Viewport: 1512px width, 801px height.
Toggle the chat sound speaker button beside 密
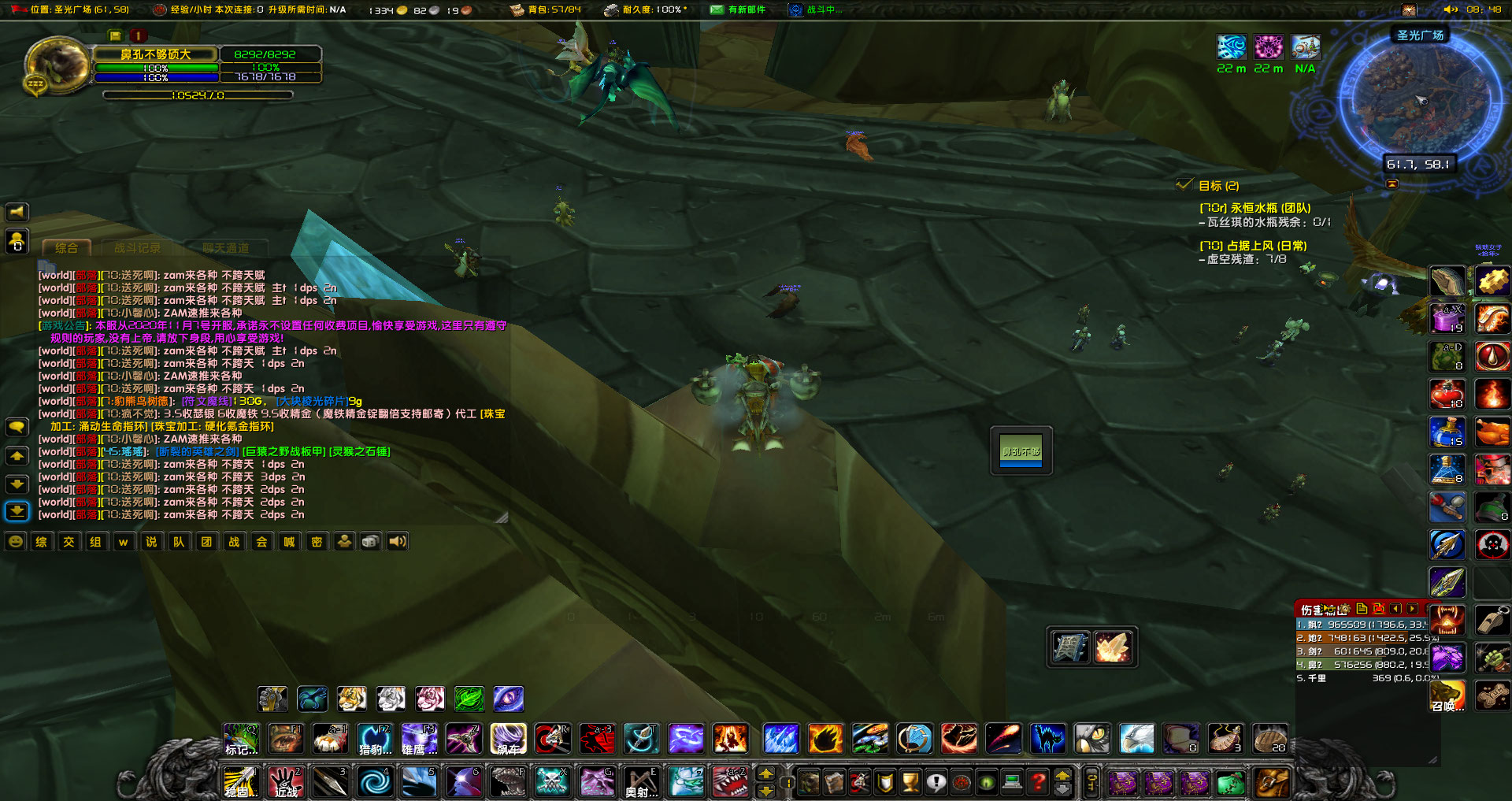pyautogui.click(x=397, y=541)
